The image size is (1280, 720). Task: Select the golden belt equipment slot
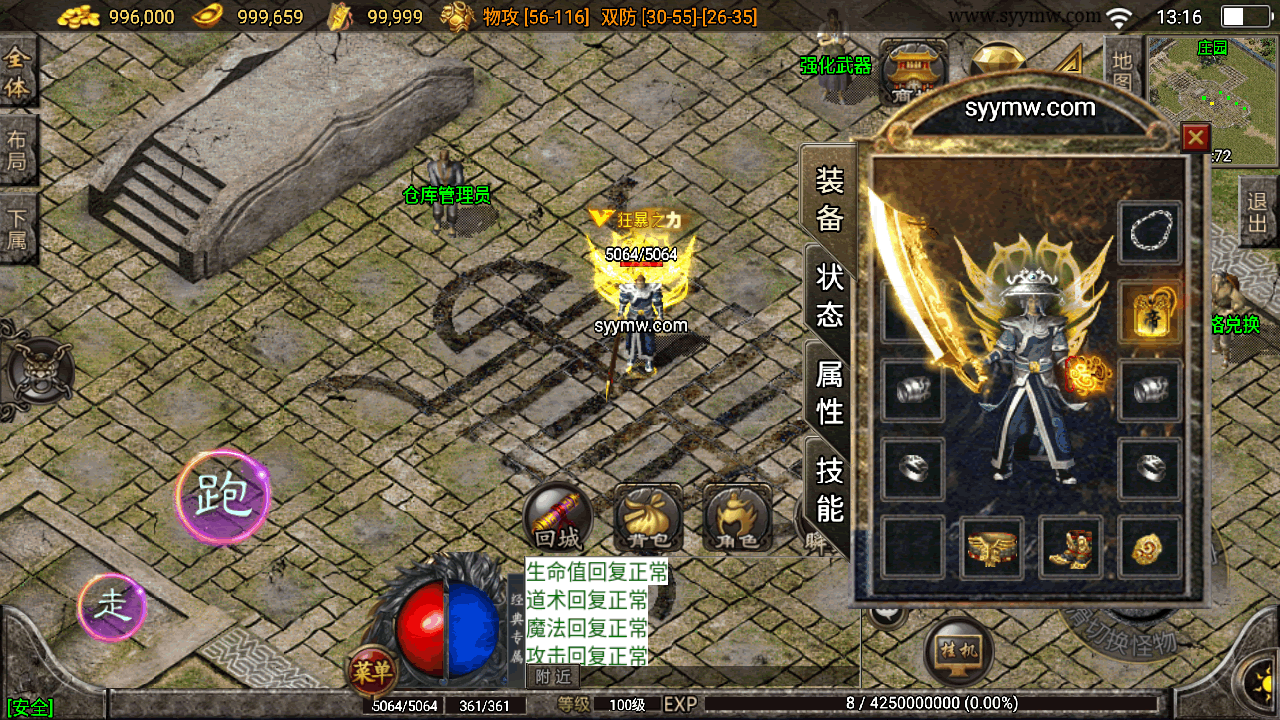992,548
